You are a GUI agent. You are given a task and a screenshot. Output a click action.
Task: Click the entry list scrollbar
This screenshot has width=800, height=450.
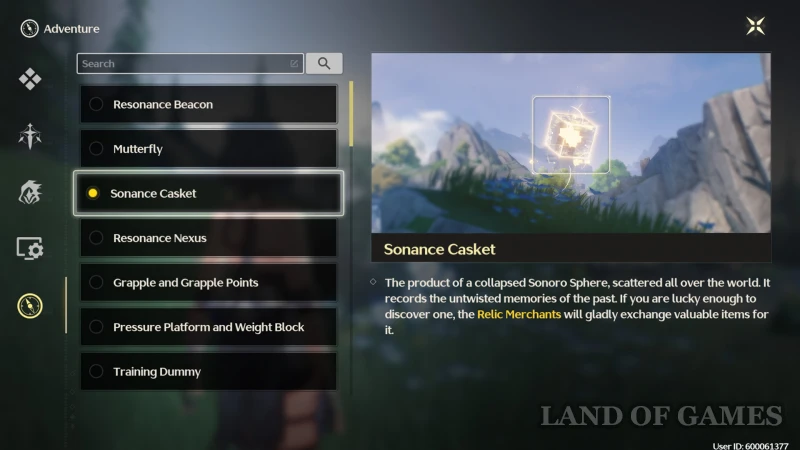click(x=351, y=115)
